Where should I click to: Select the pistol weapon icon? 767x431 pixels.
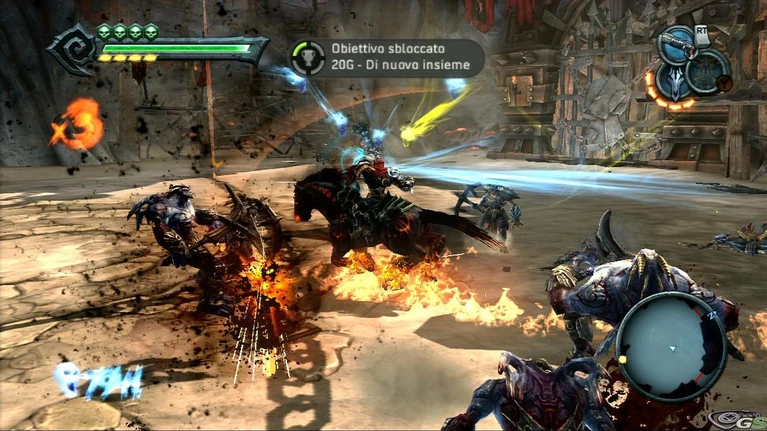click(x=677, y=43)
